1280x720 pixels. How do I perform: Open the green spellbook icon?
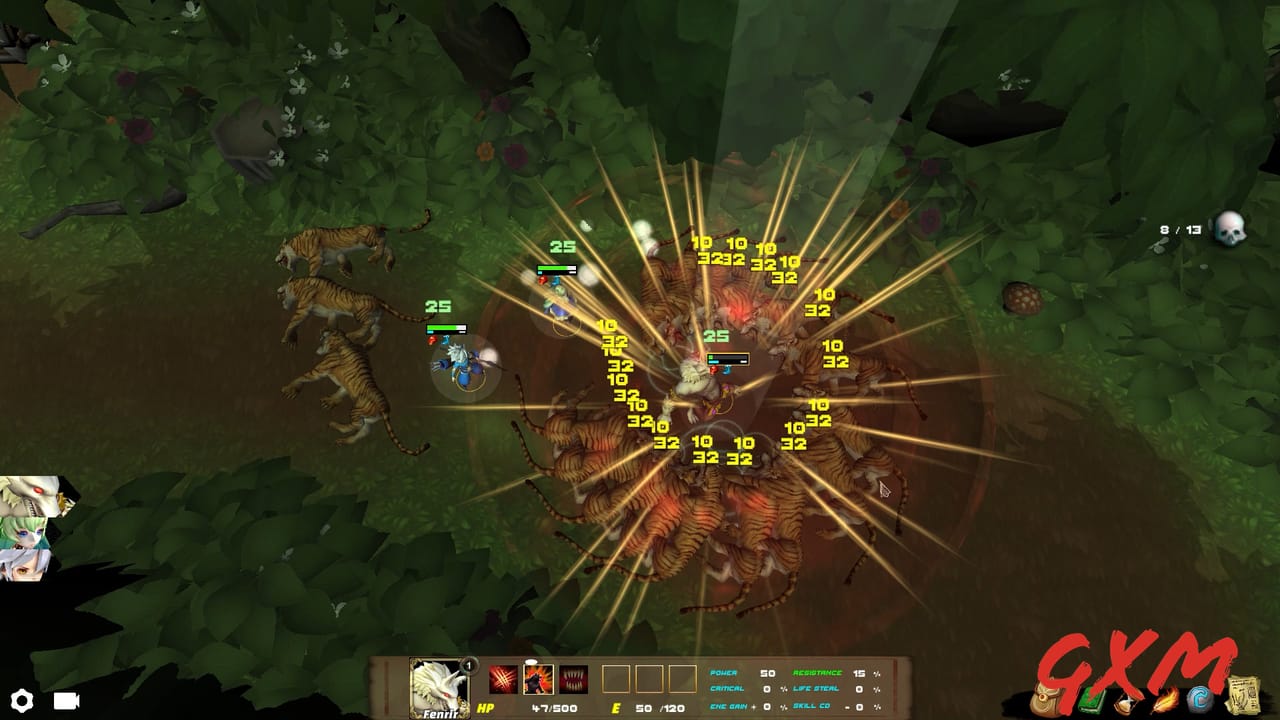[1090, 702]
